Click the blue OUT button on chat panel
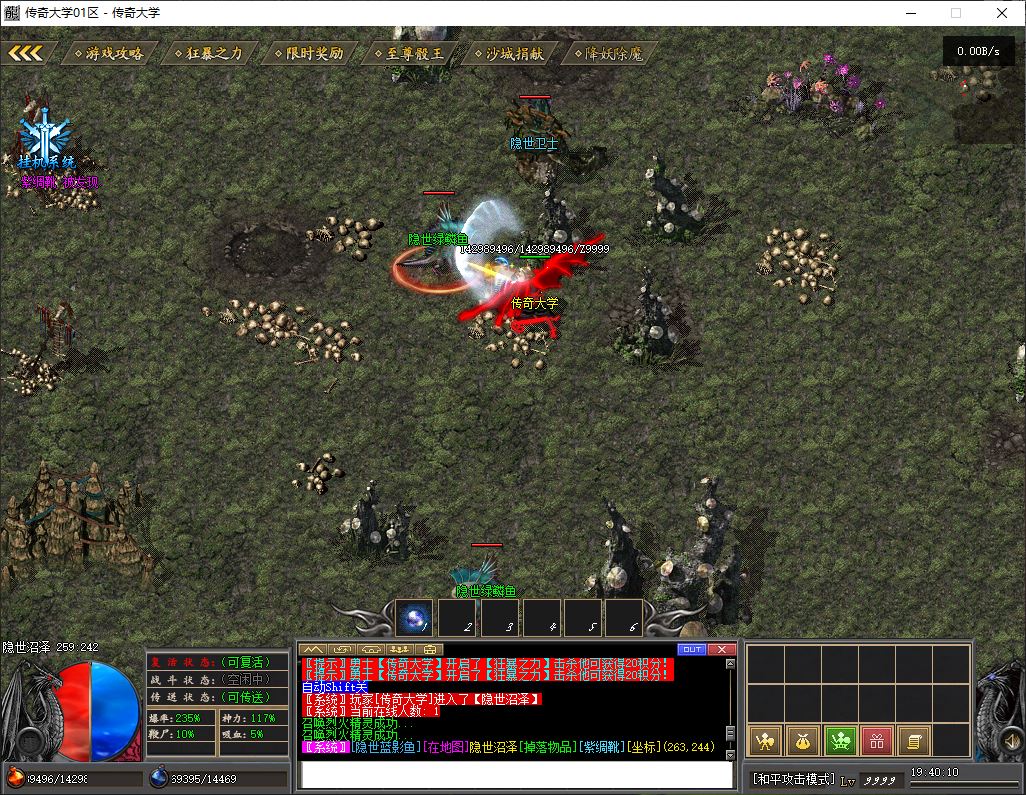 (691, 650)
